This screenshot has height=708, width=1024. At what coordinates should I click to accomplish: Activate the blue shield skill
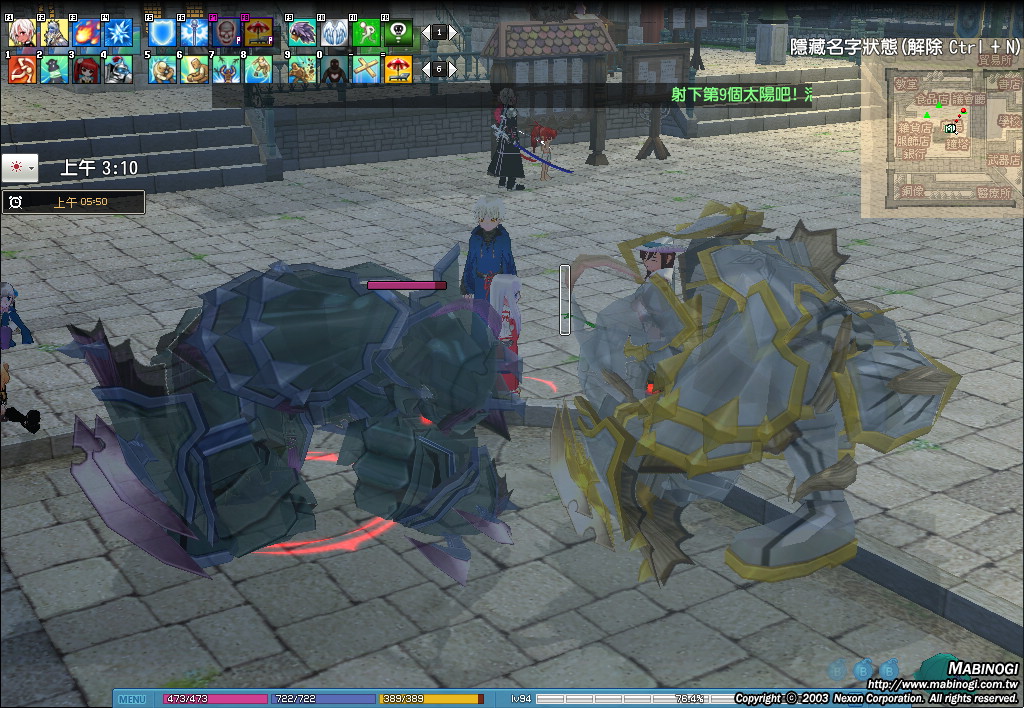(x=162, y=33)
